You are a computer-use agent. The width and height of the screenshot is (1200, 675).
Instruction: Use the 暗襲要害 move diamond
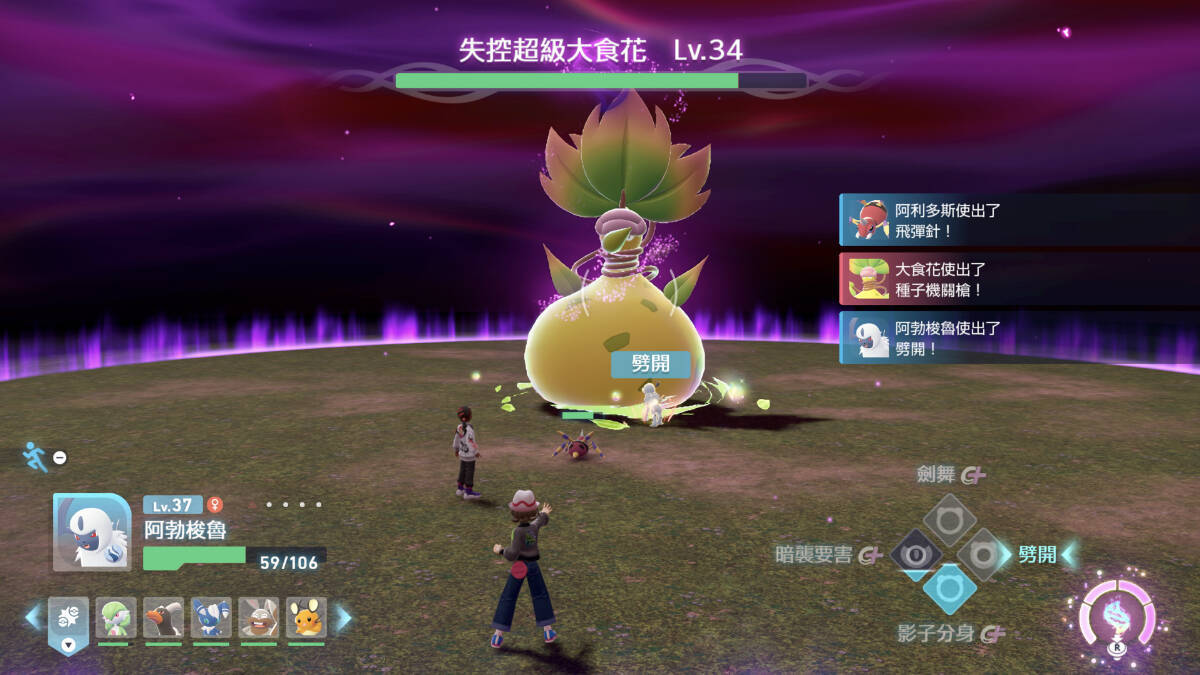click(x=914, y=554)
